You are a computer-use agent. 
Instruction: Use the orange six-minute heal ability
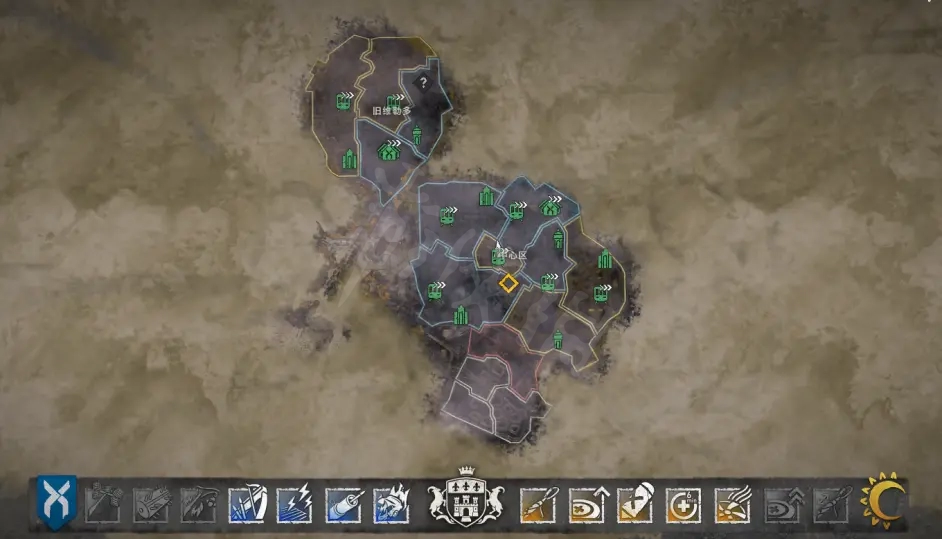[684, 502]
